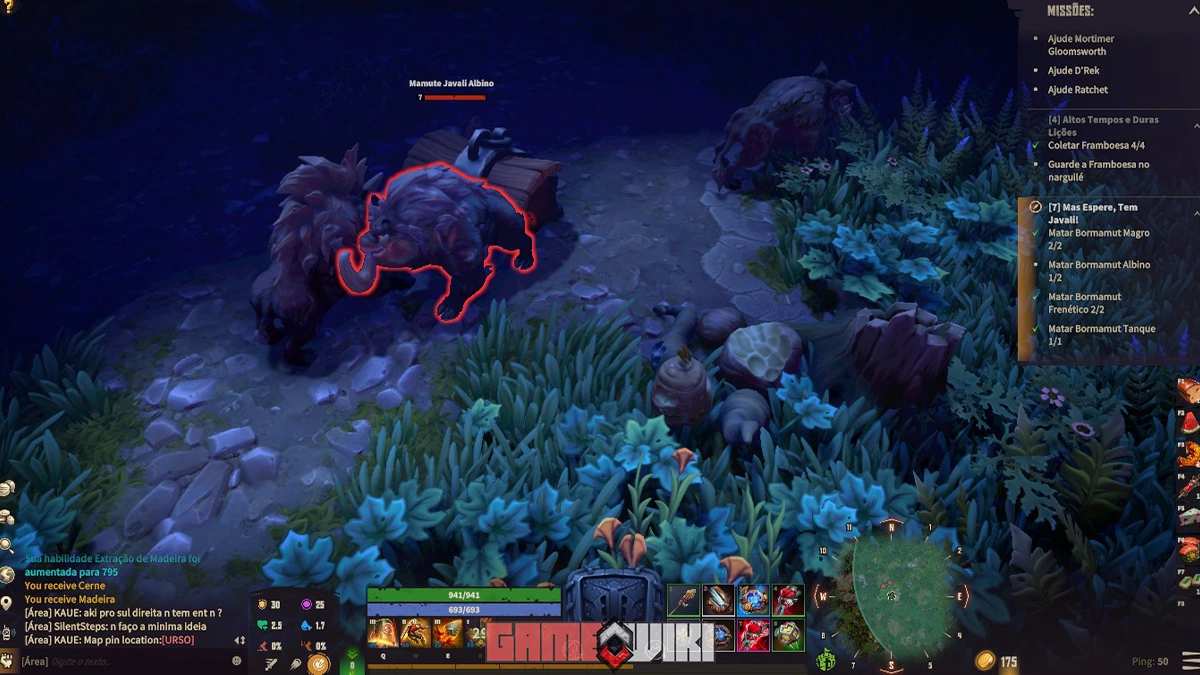Select the magnifying glass chat icon
1200x675 pixels.
tap(7, 545)
